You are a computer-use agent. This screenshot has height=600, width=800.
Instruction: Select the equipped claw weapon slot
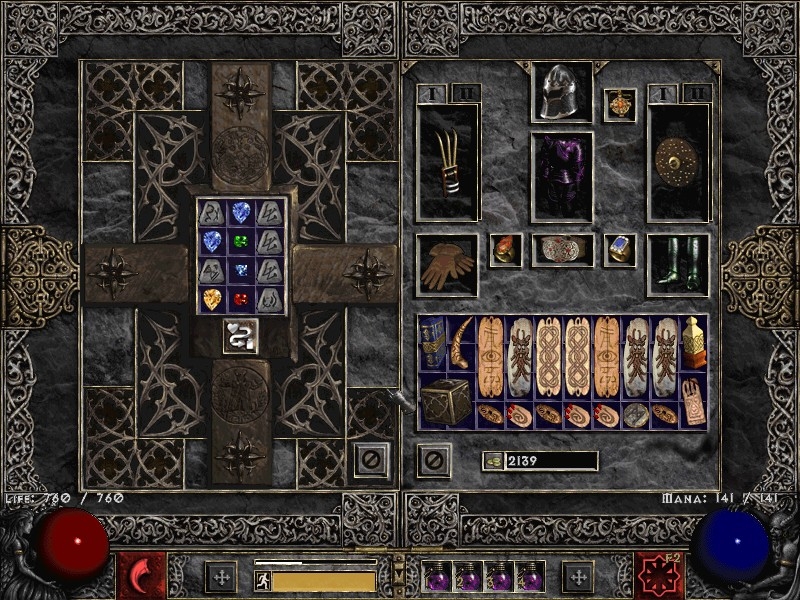(x=447, y=162)
